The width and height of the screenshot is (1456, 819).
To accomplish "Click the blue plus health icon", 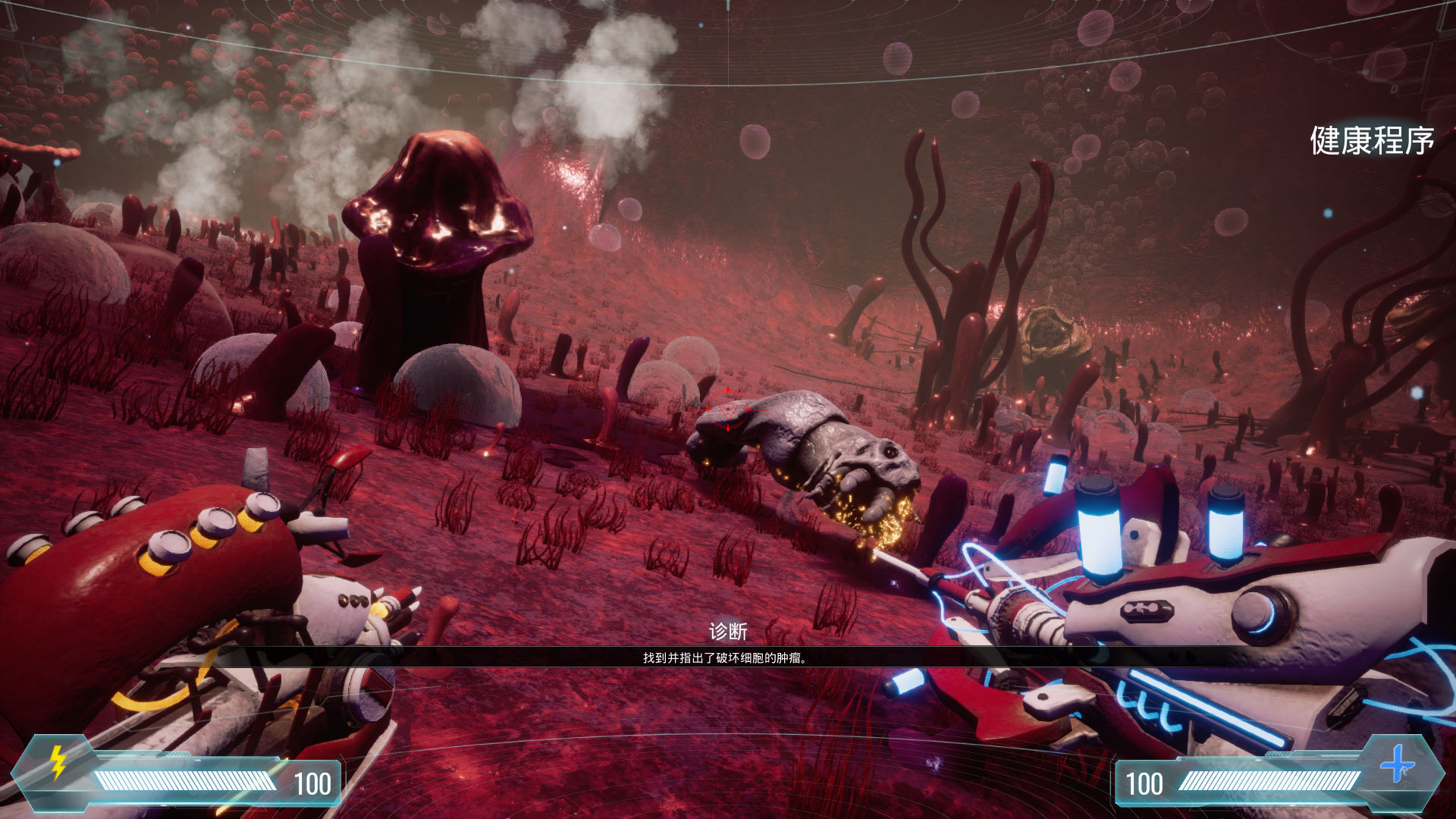I will (x=1397, y=764).
